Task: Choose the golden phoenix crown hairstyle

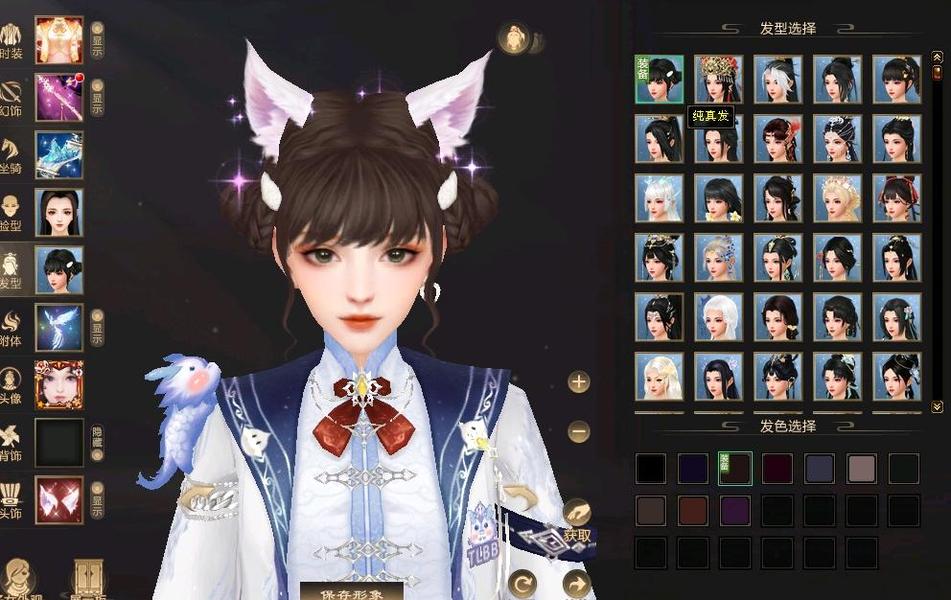Action: click(719, 80)
